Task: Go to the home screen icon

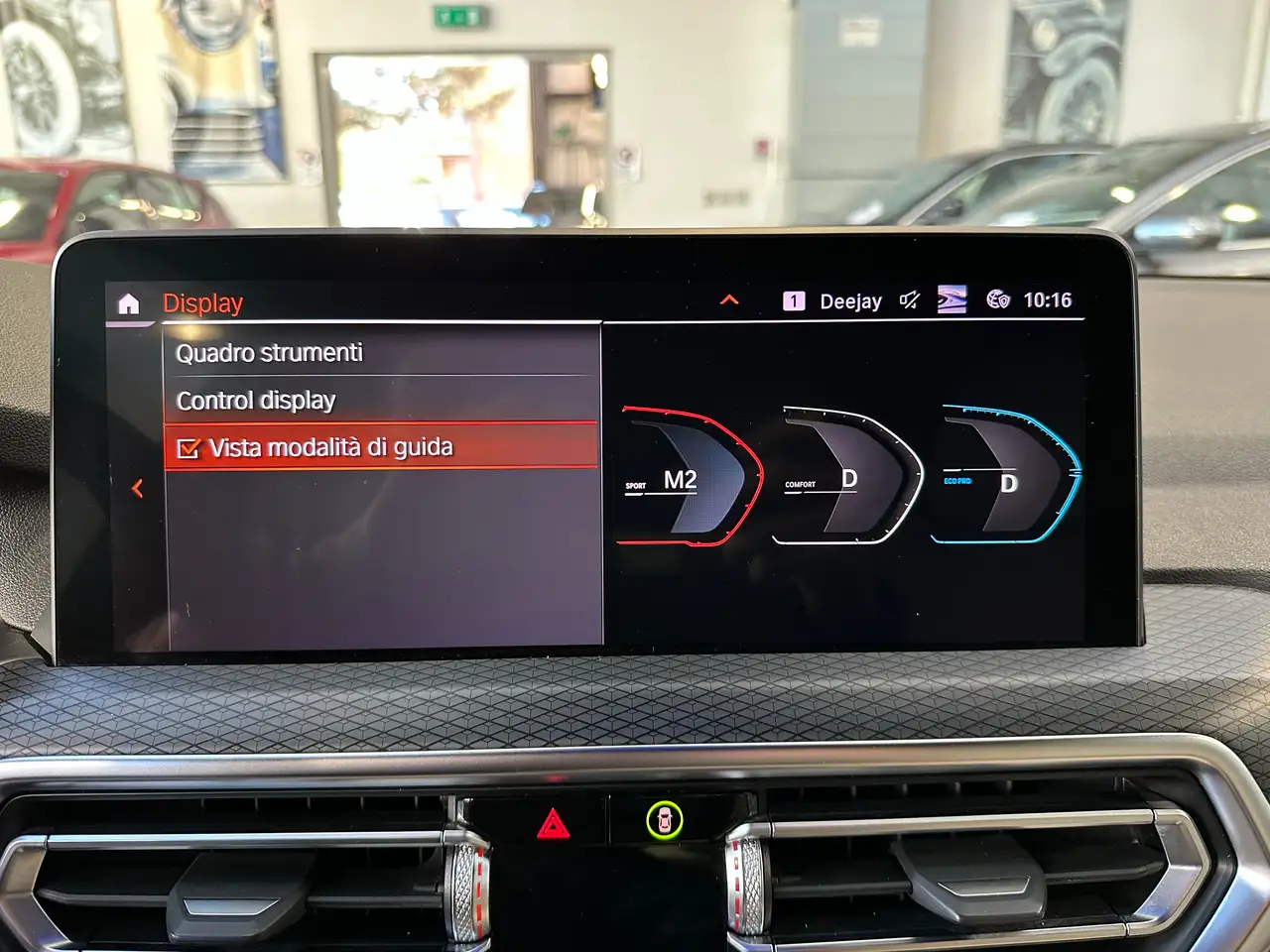Action: point(129,303)
